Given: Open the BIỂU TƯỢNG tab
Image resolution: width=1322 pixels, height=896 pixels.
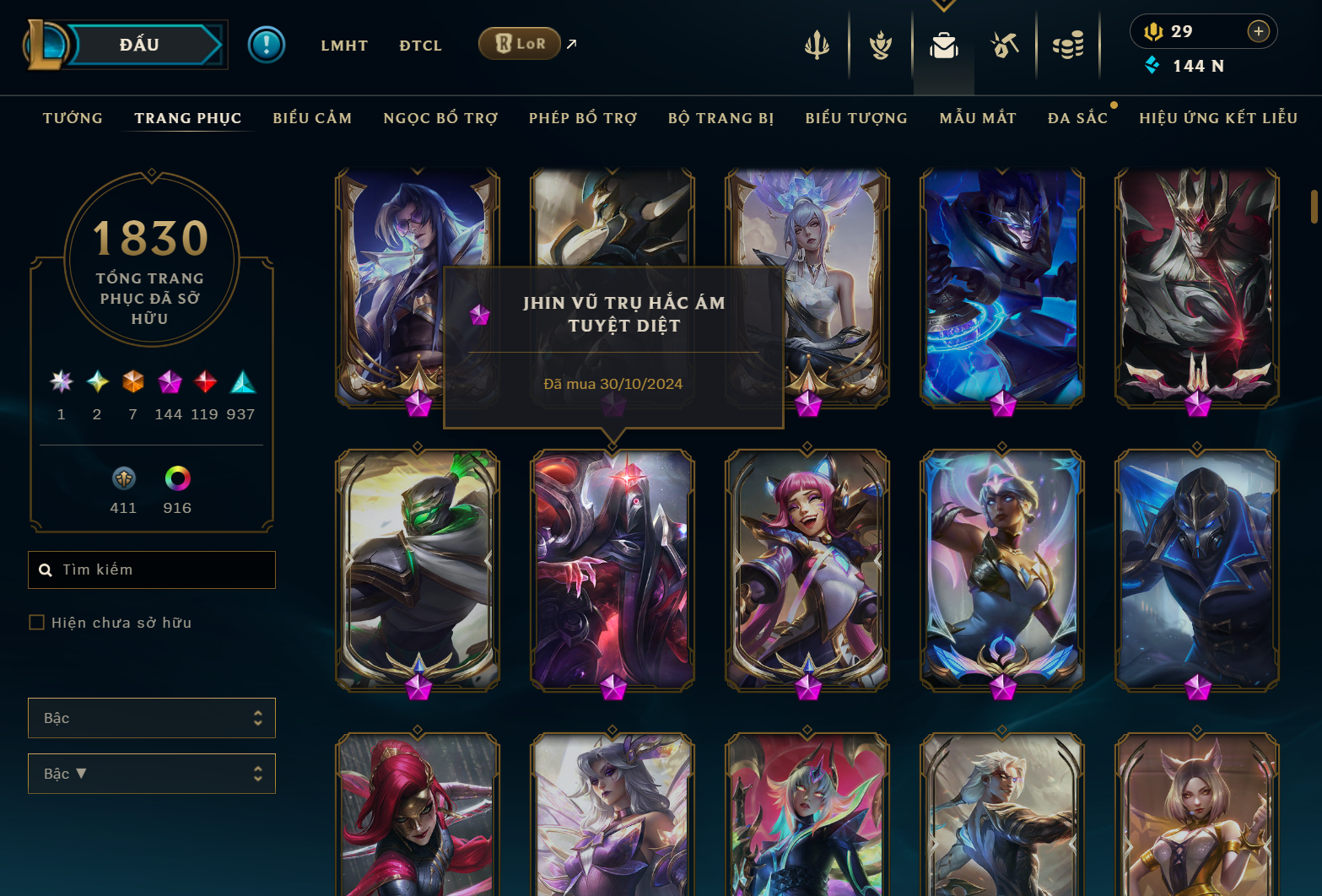Looking at the screenshot, I should coord(855,118).
